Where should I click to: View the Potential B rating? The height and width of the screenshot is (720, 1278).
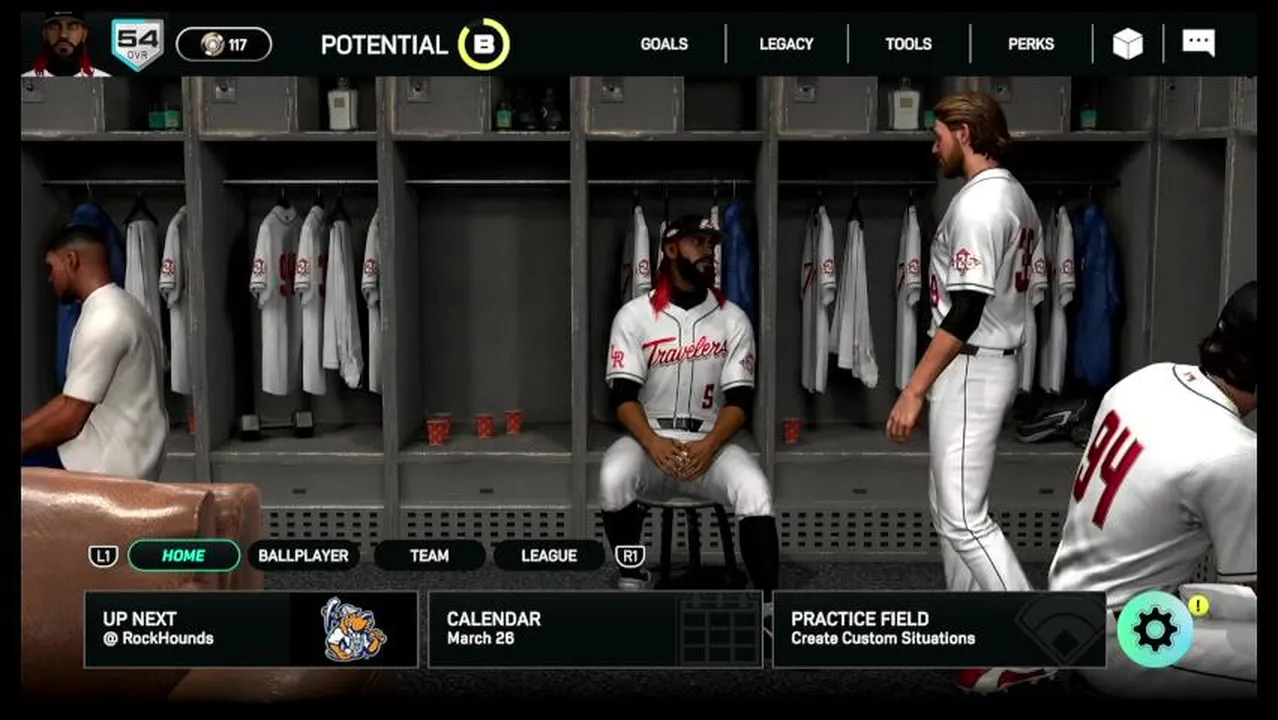(x=484, y=45)
